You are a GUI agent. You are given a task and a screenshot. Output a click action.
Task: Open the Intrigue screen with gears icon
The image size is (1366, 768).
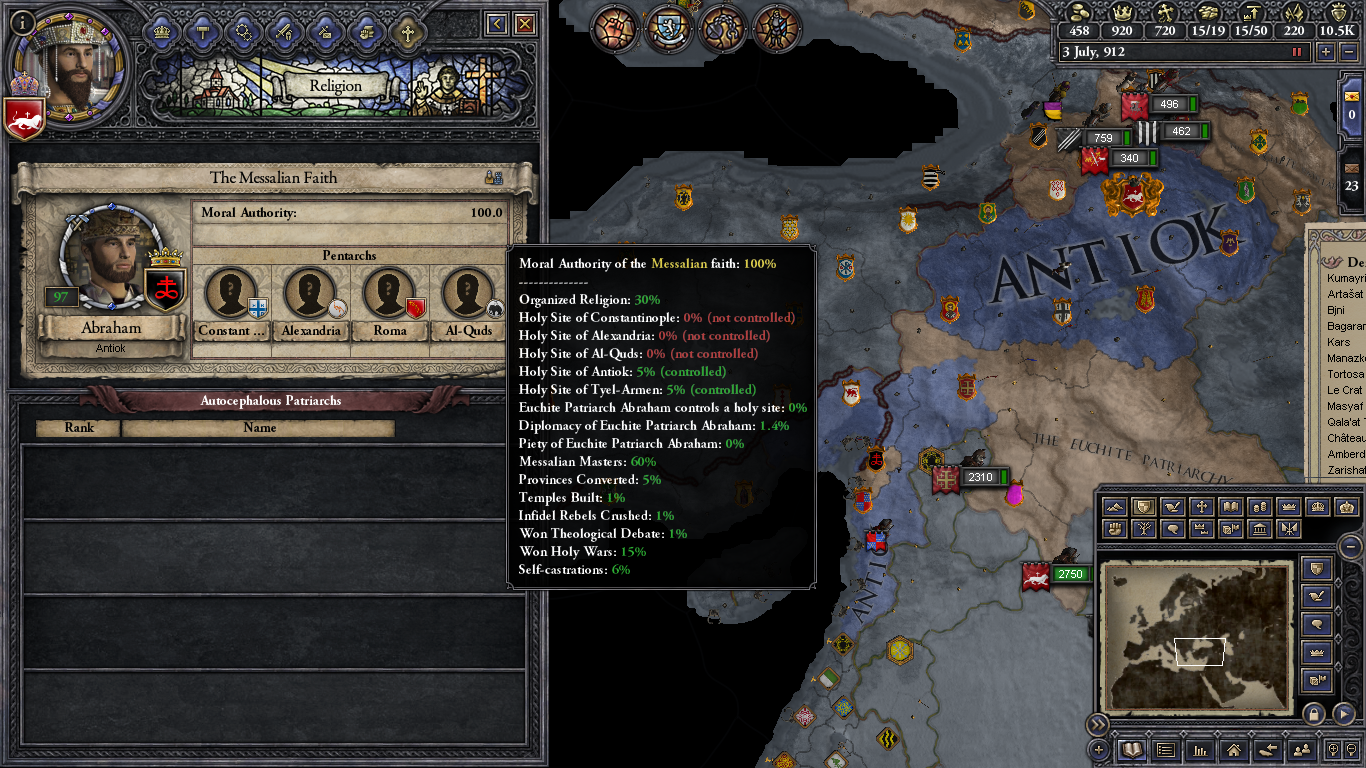click(x=243, y=30)
